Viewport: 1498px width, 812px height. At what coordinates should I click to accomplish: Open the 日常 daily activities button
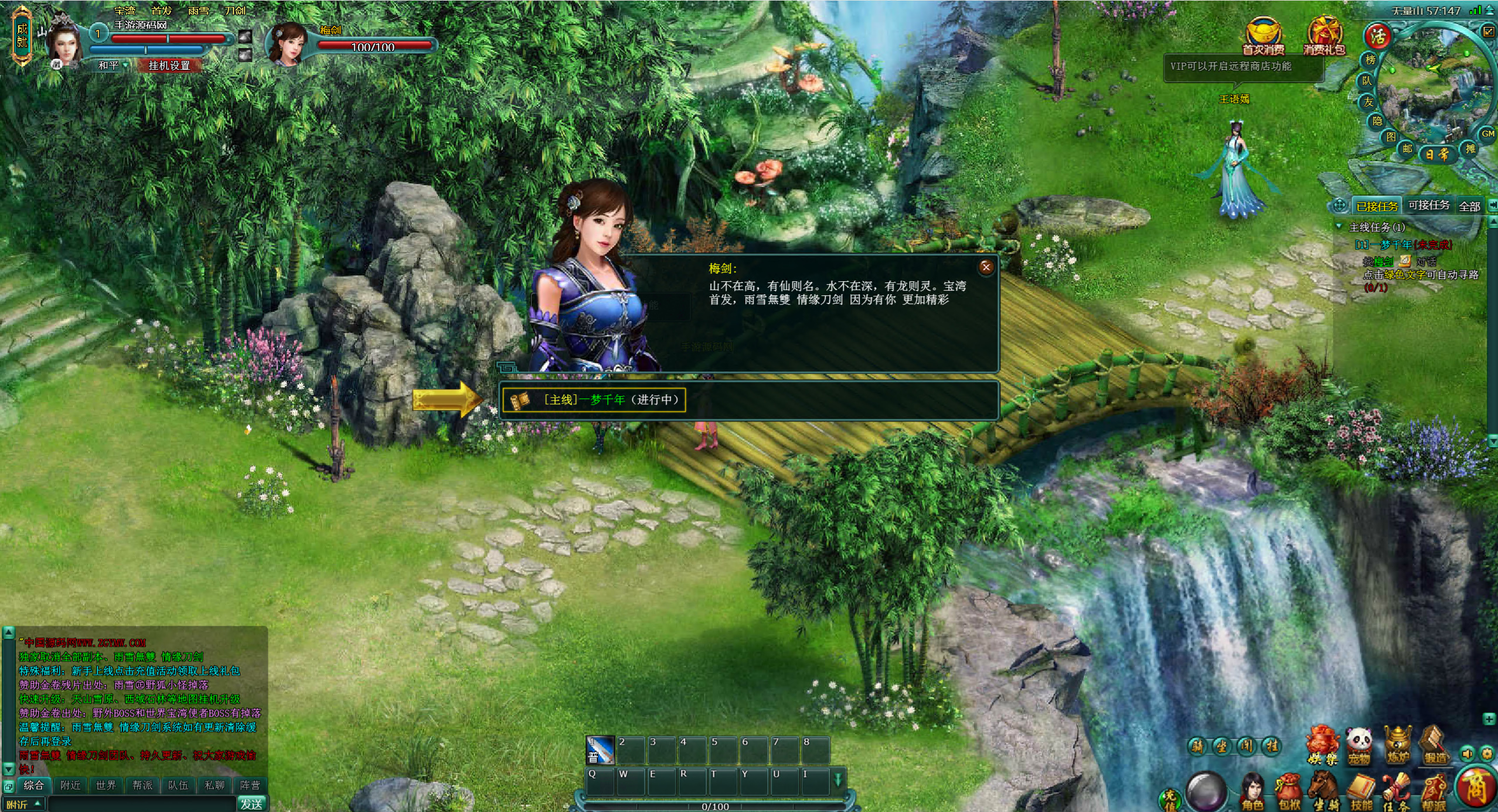(x=1436, y=155)
